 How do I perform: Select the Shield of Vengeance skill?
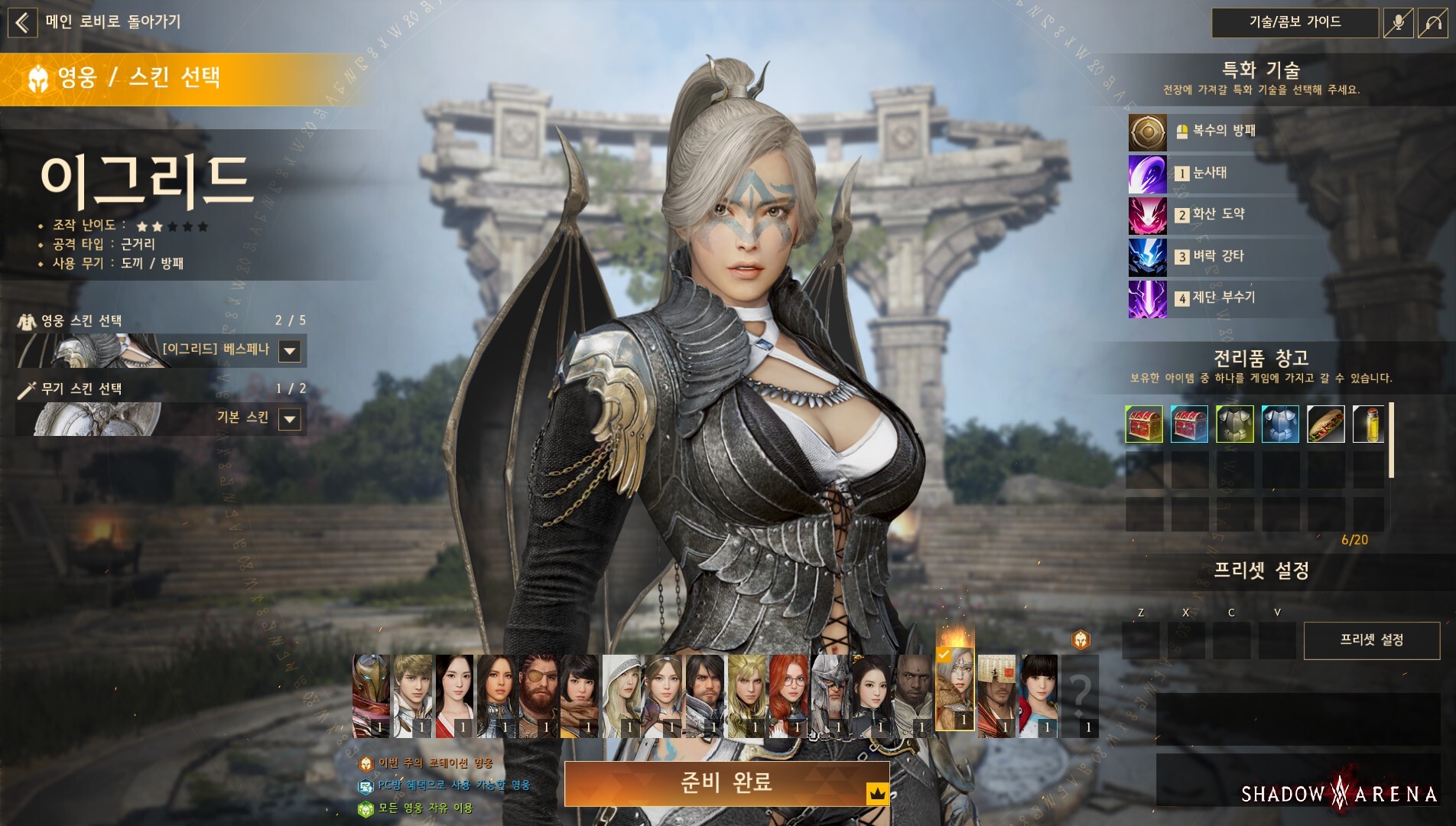click(1147, 132)
